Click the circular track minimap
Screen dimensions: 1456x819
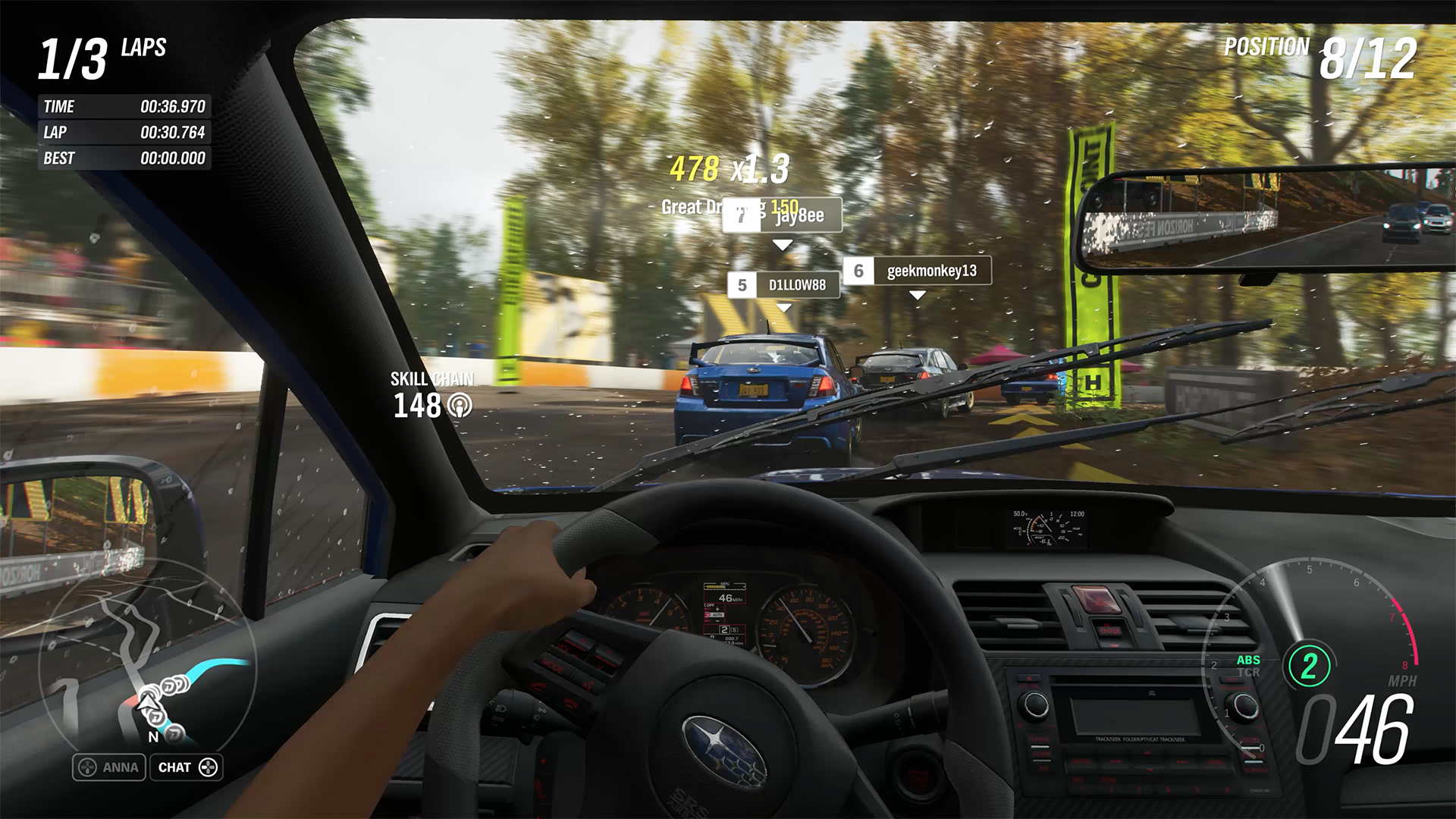(148, 667)
